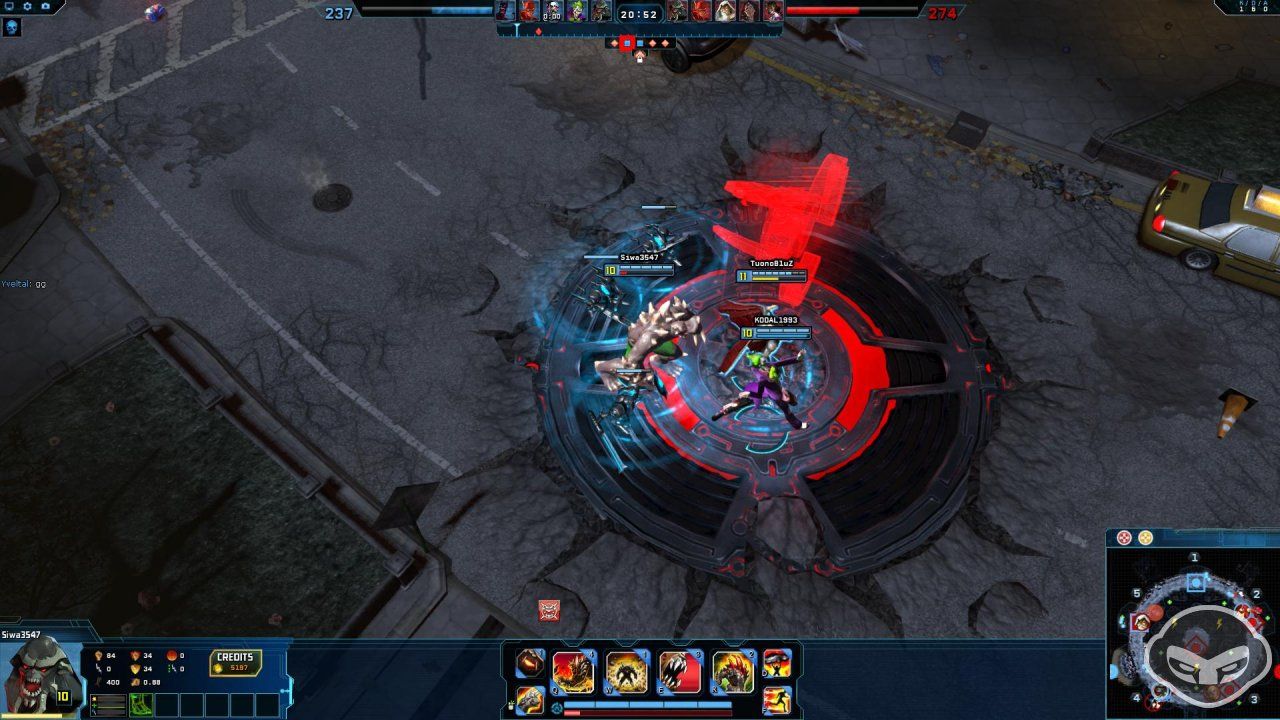The image size is (1280, 720).
Task: Click the attack damage stat icon
Action: pos(99,656)
